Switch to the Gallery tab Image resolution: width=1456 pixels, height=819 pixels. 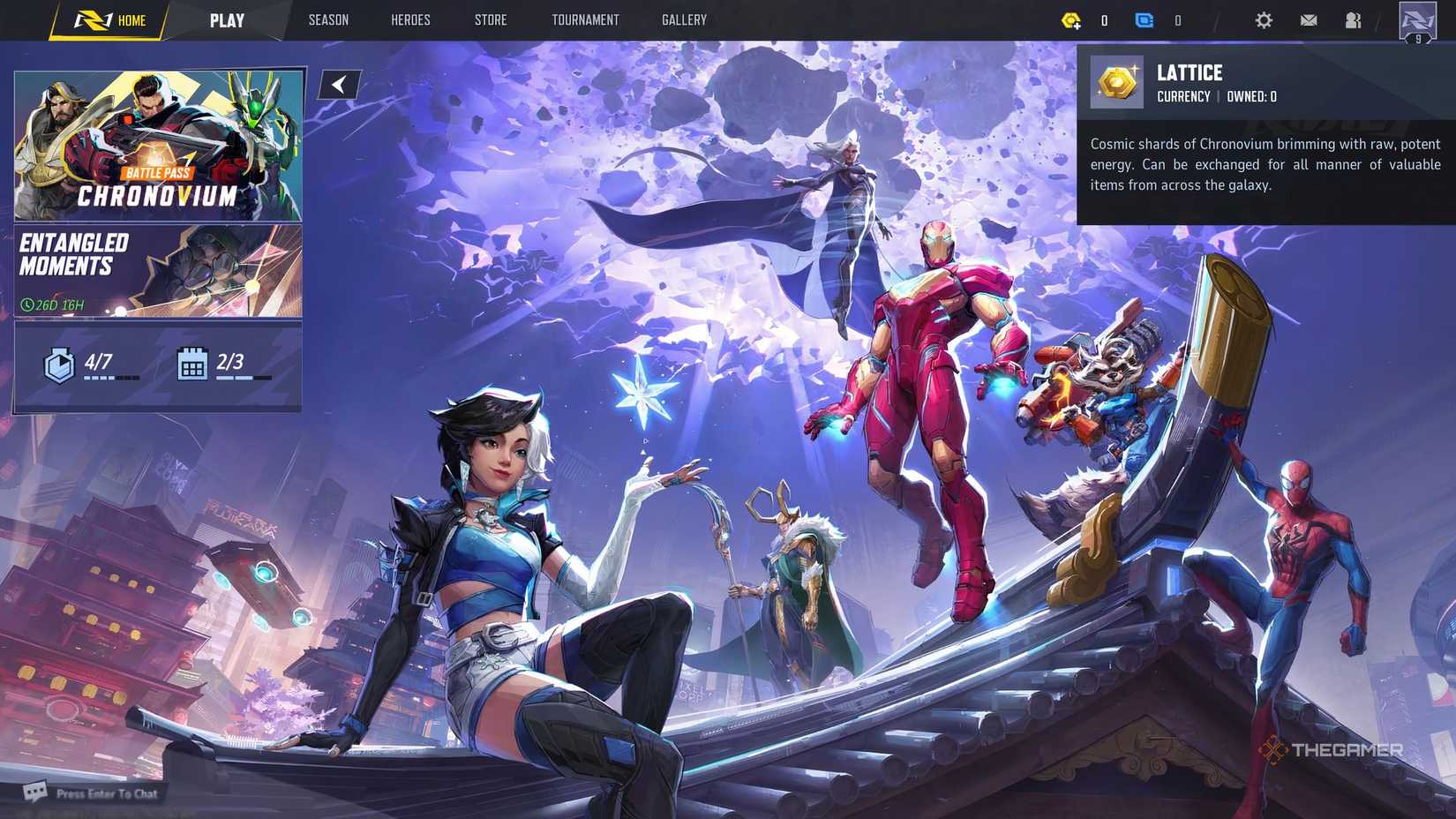pyautogui.click(x=684, y=19)
